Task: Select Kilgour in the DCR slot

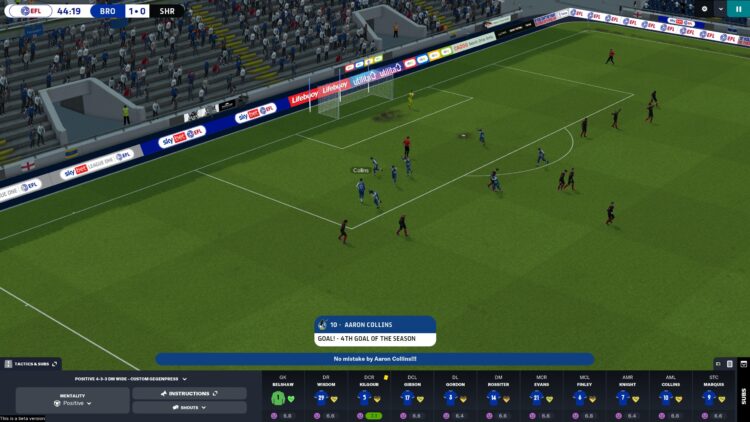Action: pos(368,397)
